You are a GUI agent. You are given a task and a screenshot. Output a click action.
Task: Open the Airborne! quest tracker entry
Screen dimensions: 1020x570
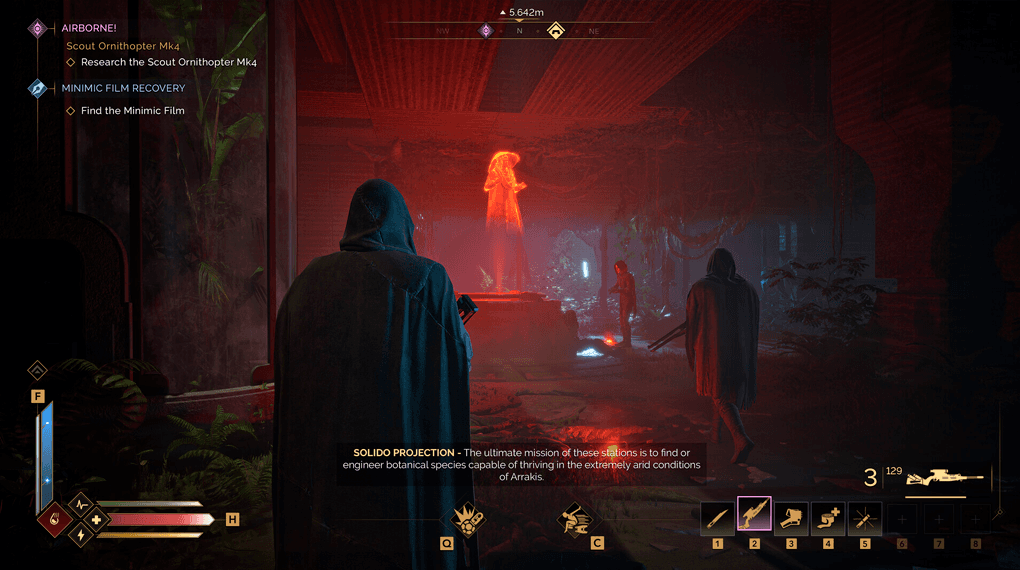coord(89,28)
